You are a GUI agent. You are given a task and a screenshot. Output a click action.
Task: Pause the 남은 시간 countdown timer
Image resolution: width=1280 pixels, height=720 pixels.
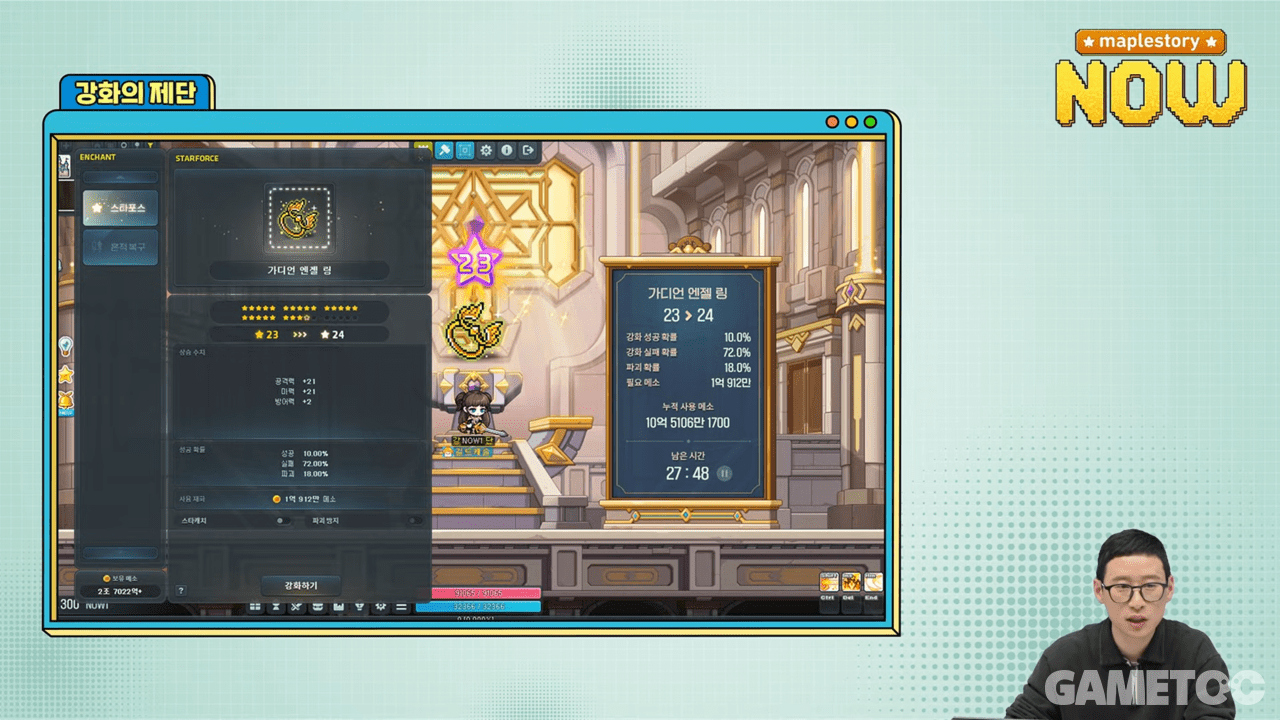(x=724, y=474)
